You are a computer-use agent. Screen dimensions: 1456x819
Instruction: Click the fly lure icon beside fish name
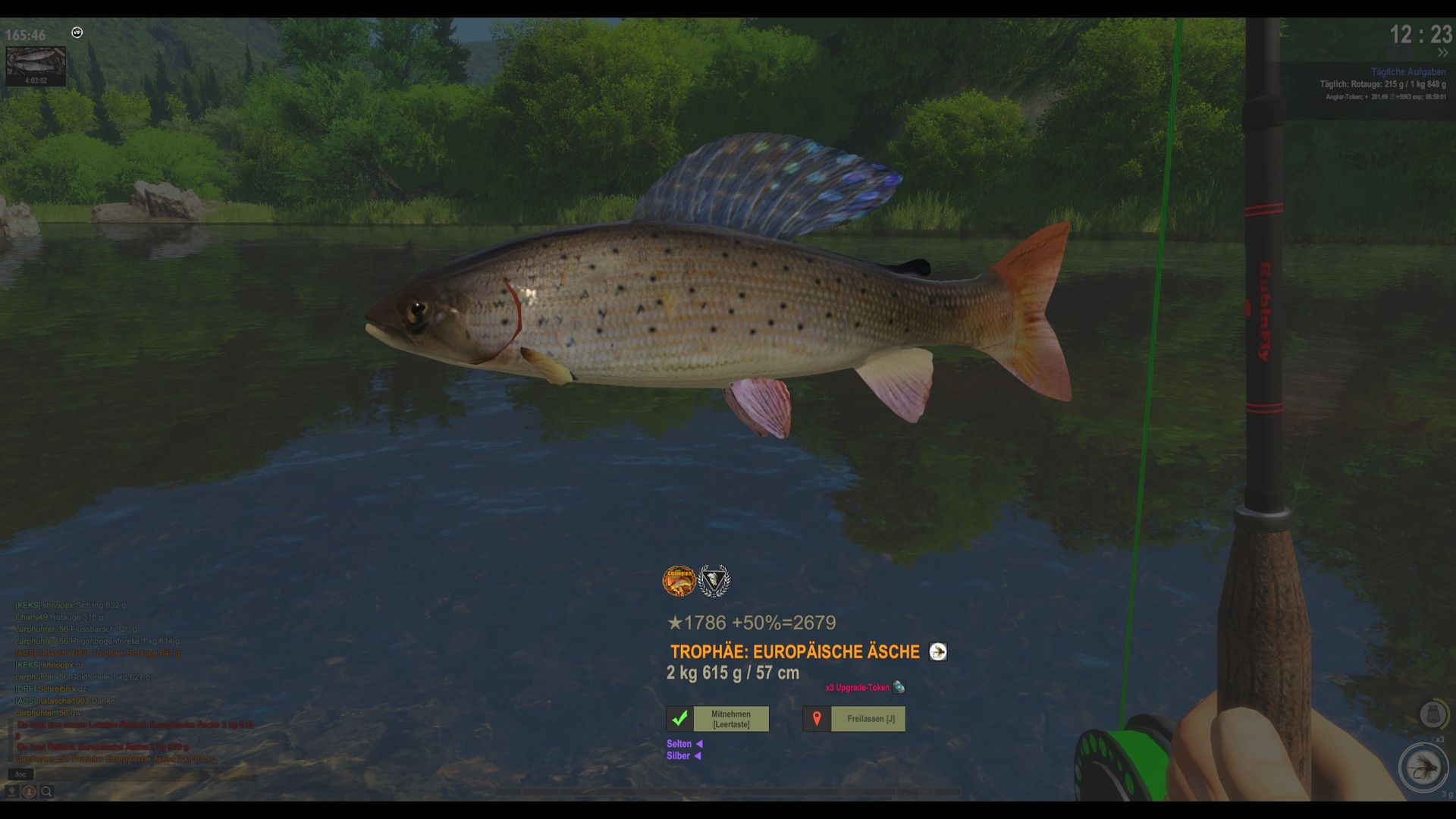pyautogui.click(x=938, y=652)
